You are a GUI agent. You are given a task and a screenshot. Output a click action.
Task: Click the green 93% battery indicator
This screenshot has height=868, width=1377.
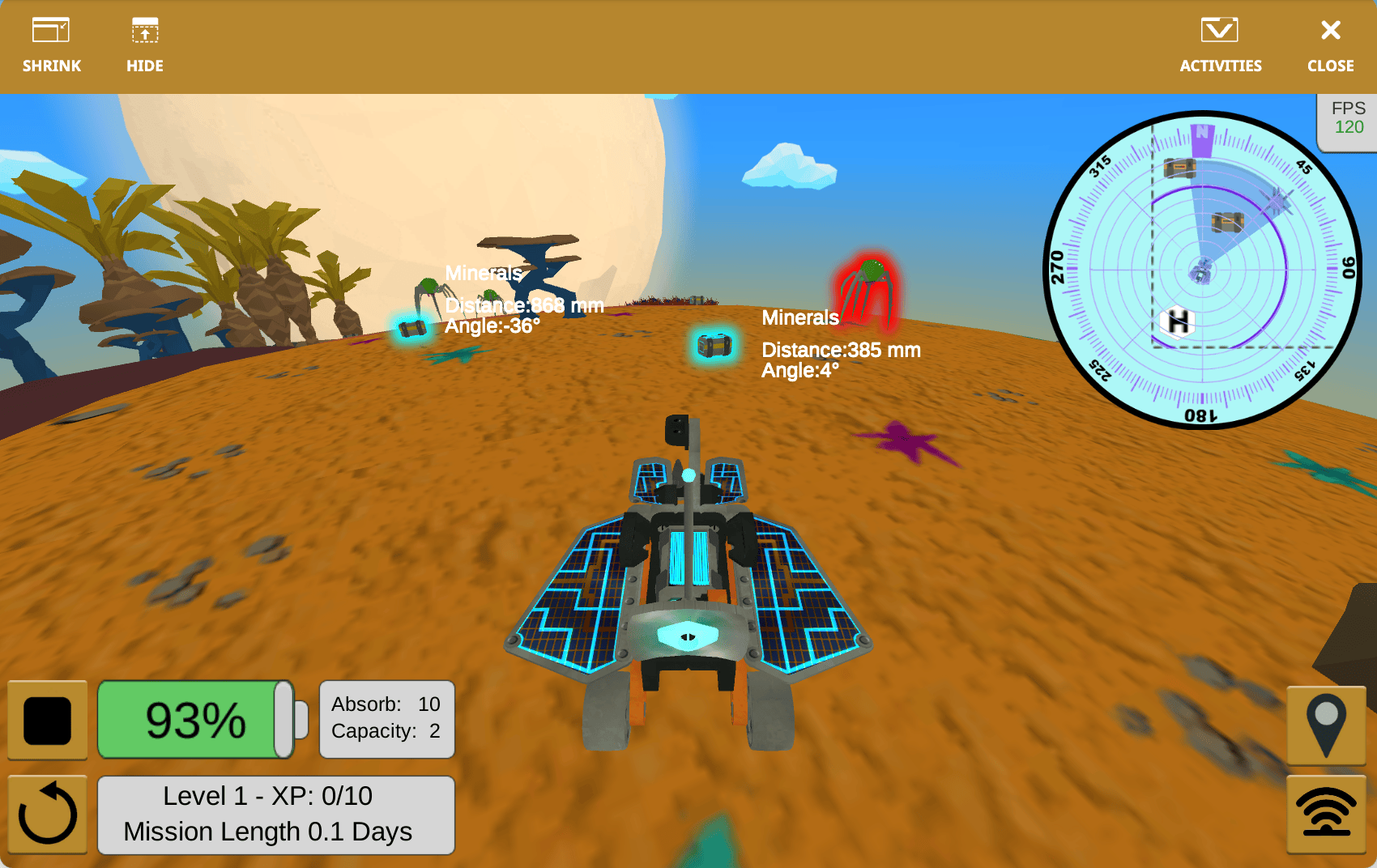pos(196,719)
